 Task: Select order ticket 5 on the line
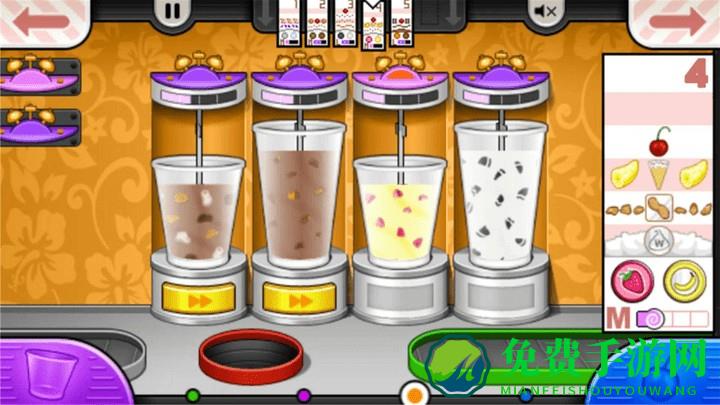click(x=402, y=24)
